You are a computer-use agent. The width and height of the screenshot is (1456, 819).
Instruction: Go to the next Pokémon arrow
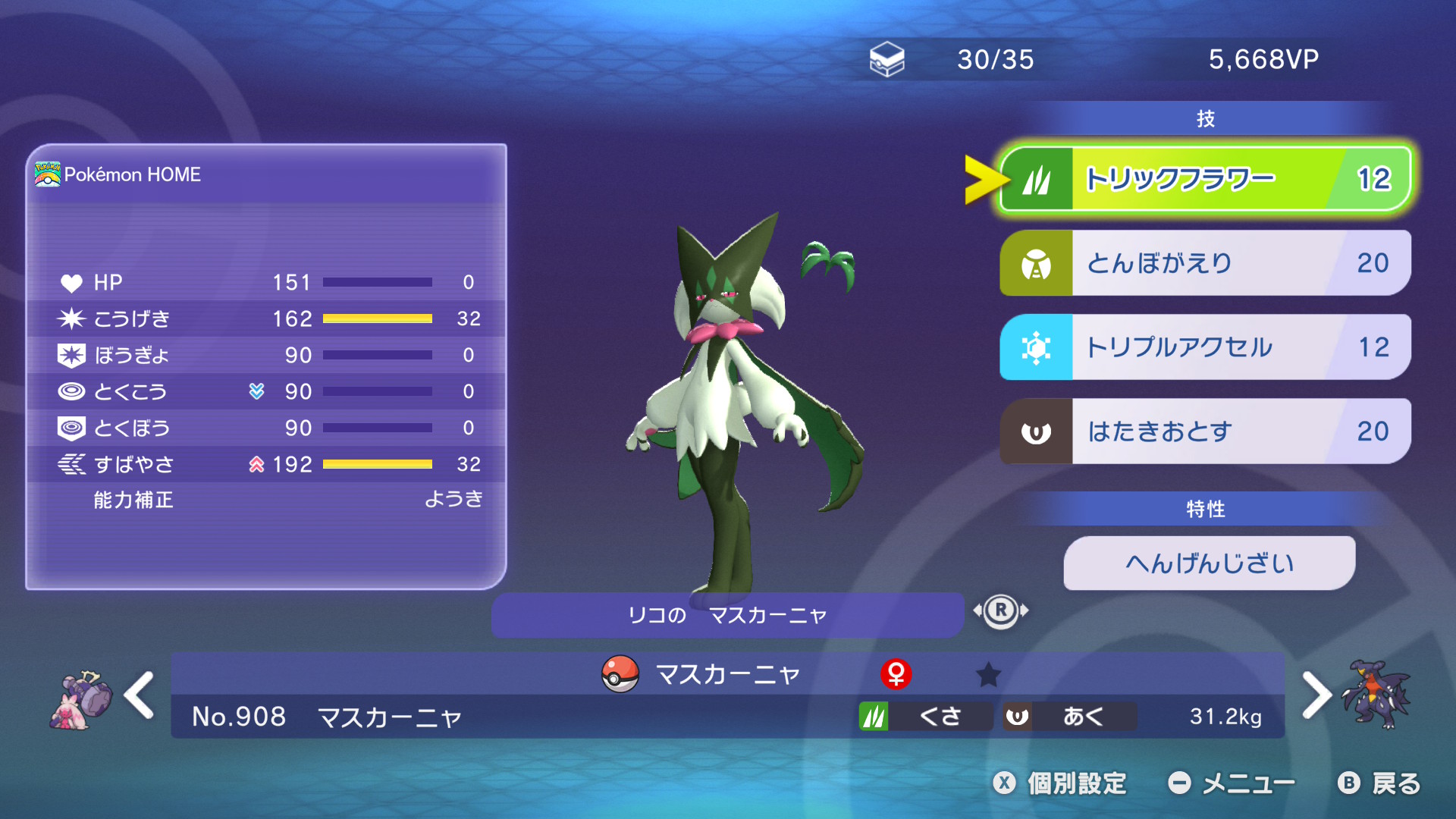click(x=1316, y=695)
